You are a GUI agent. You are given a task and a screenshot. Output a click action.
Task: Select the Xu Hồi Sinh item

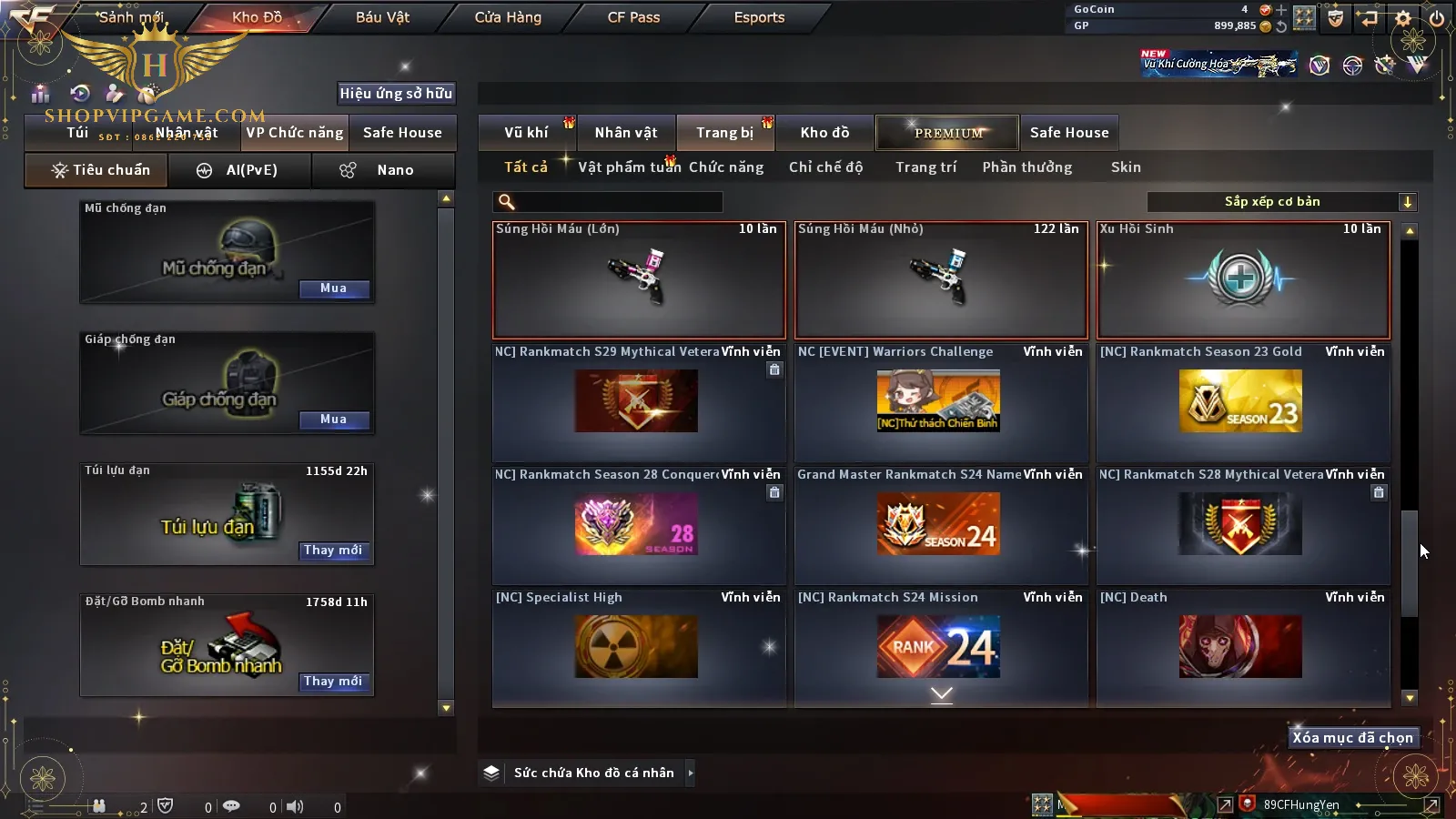click(1243, 280)
